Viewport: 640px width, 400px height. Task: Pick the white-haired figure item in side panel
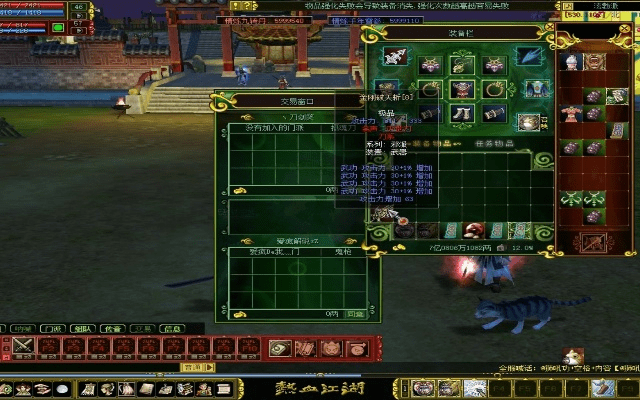(x=571, y=62)
